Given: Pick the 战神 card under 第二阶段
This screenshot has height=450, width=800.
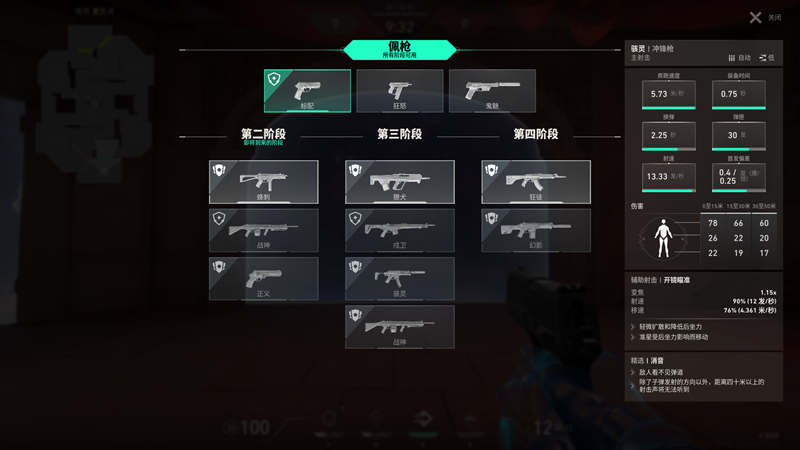Looking at the screenshot, I should (264, 230).
